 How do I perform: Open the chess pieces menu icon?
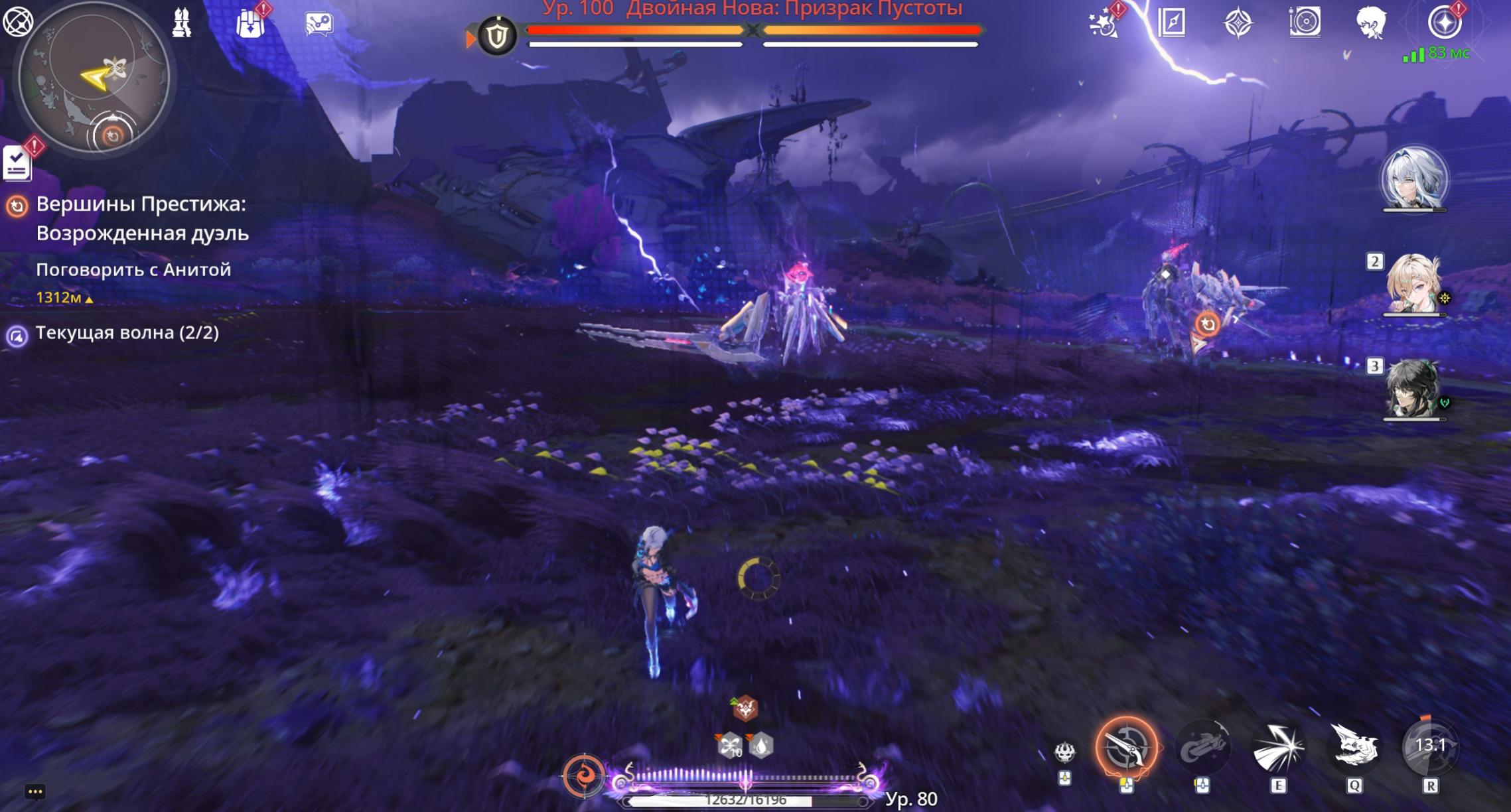(x=181, y=23)
